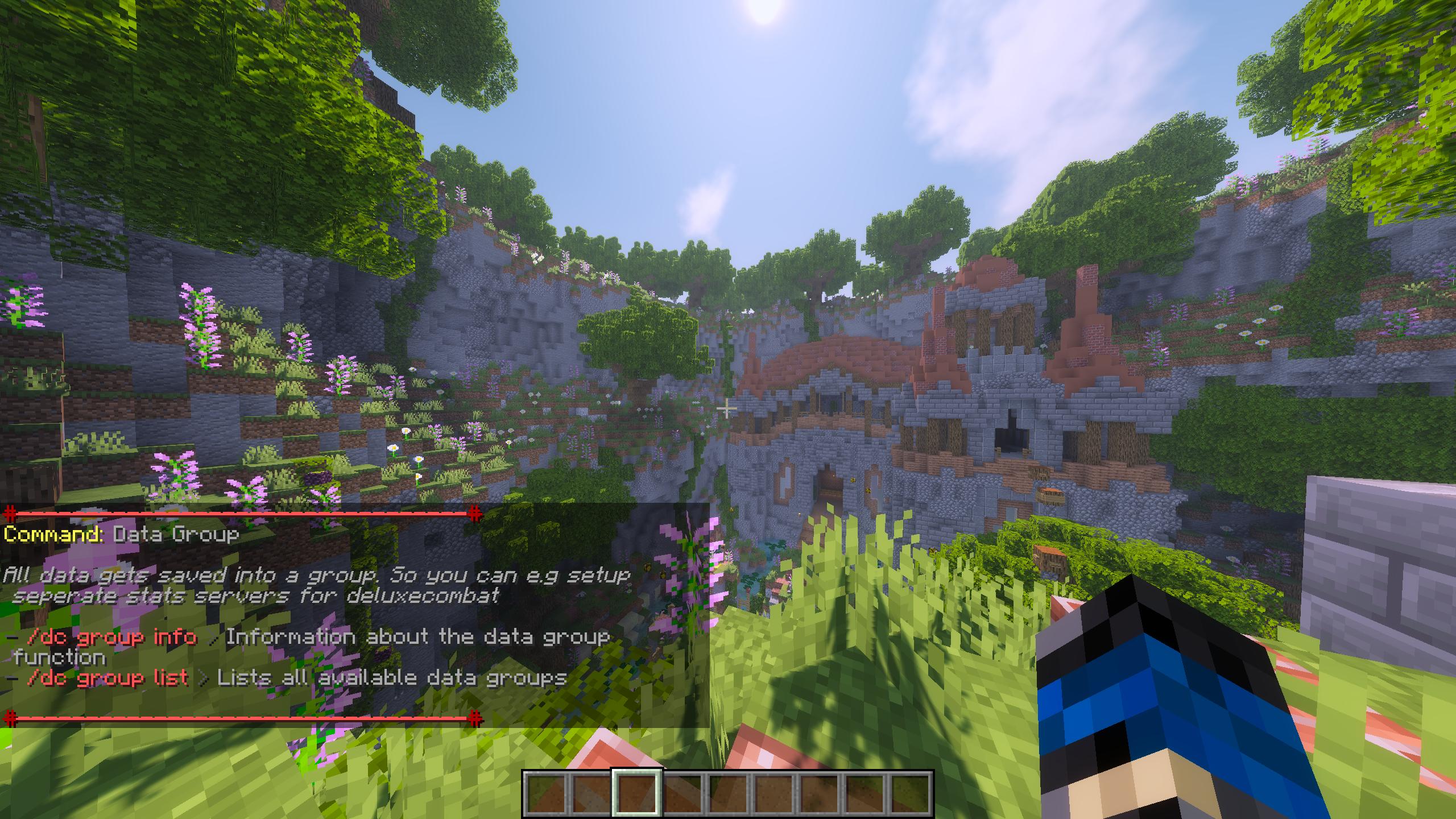Screen dimensions: 1456x819
Task: Select the highlighted hotbar slot
Action: (x=636, y=793)
